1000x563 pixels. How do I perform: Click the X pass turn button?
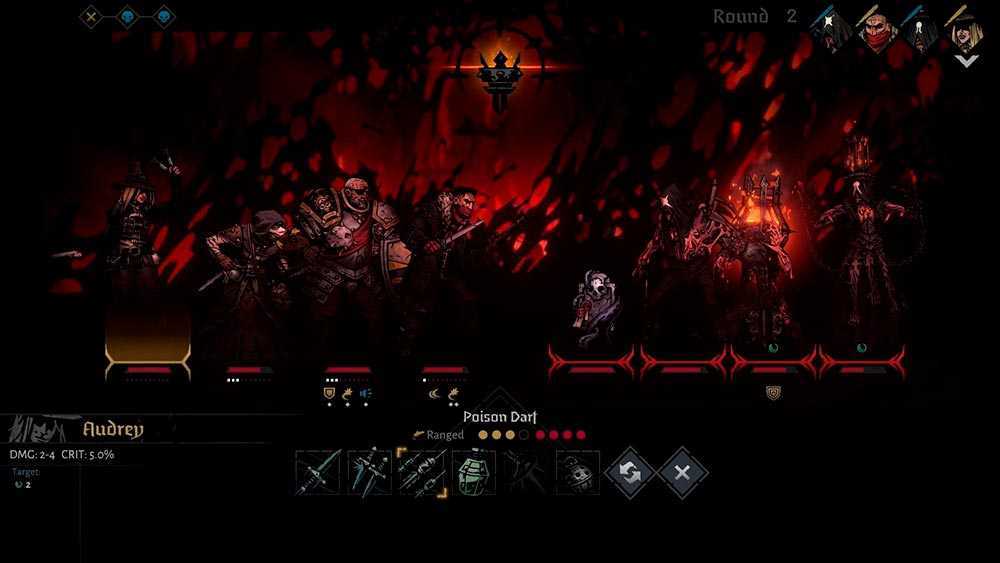[x=682, y=472]
